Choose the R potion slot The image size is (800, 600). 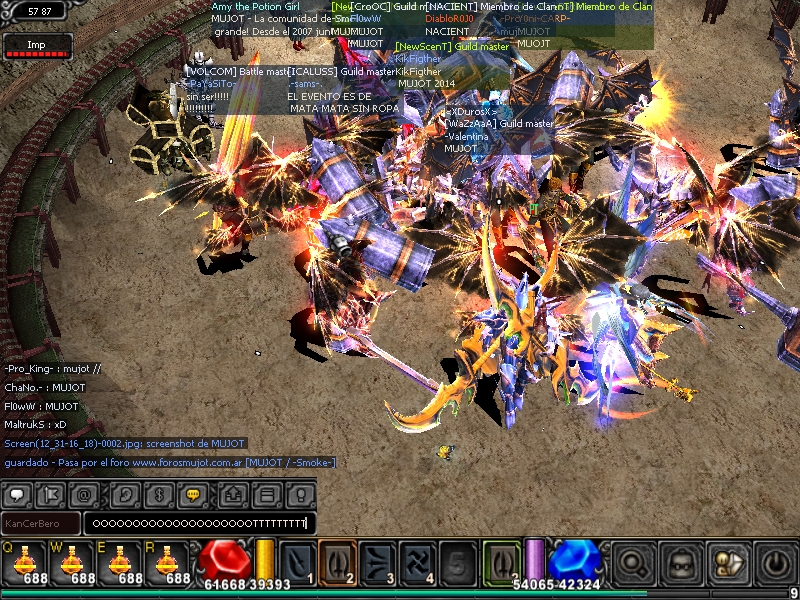tap(170, 562)
